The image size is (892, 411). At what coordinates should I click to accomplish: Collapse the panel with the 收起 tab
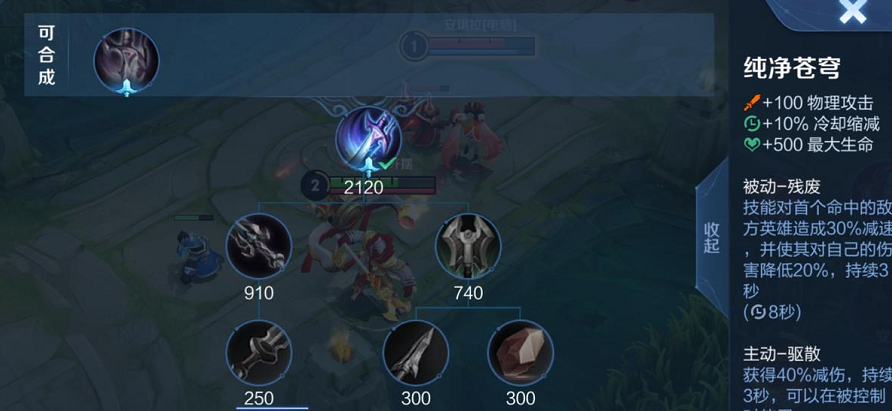(x=711, y=237)
